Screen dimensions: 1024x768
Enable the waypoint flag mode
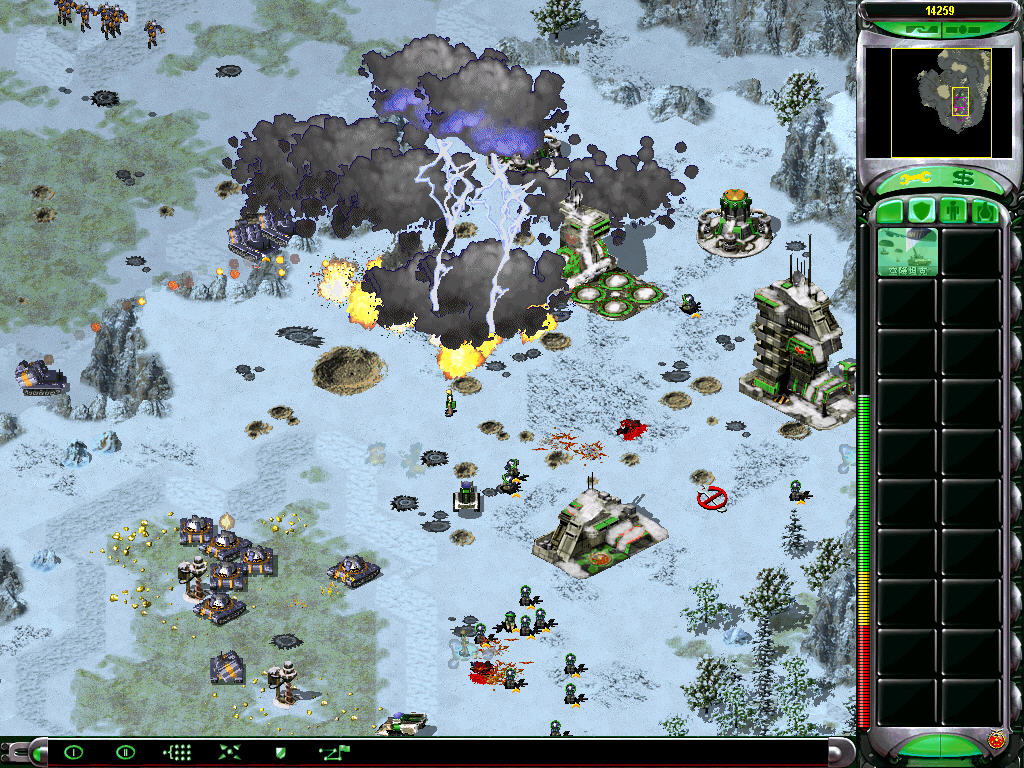pyautogui.click(x=333, y=752)
